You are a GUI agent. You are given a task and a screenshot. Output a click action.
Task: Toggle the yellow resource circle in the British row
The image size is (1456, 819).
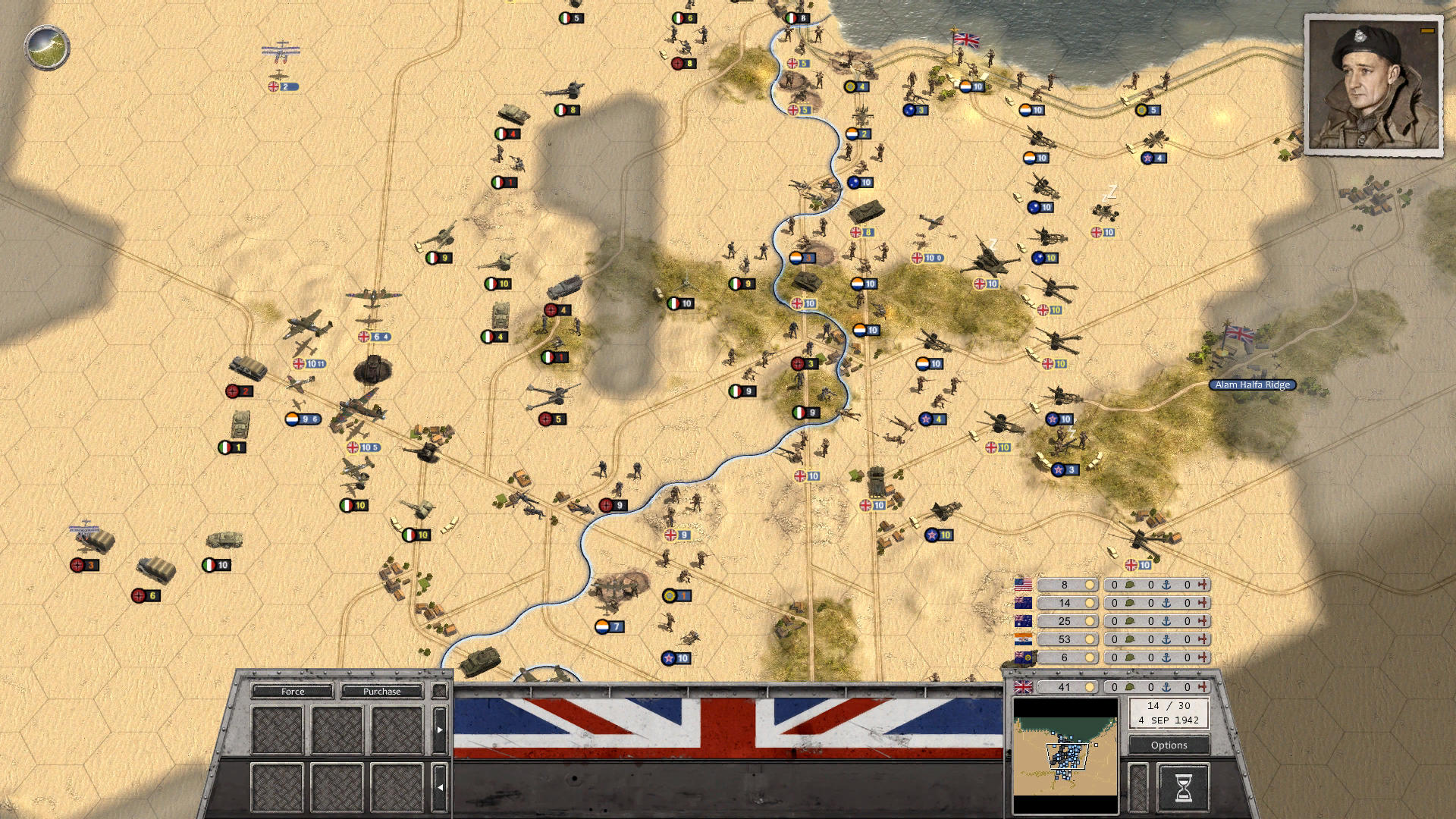click(1090, 687)
